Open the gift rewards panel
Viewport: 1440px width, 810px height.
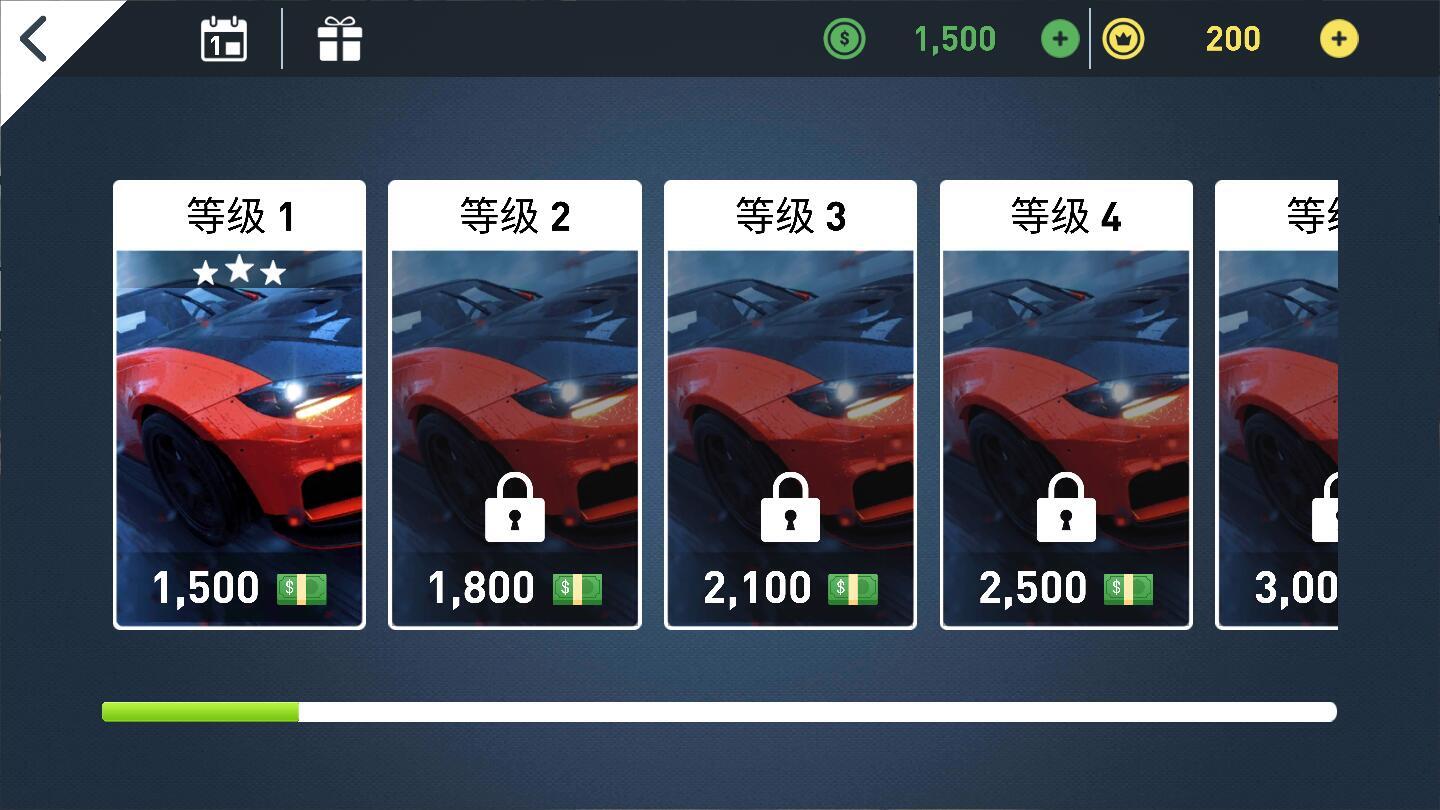click(x=340, y=38)
